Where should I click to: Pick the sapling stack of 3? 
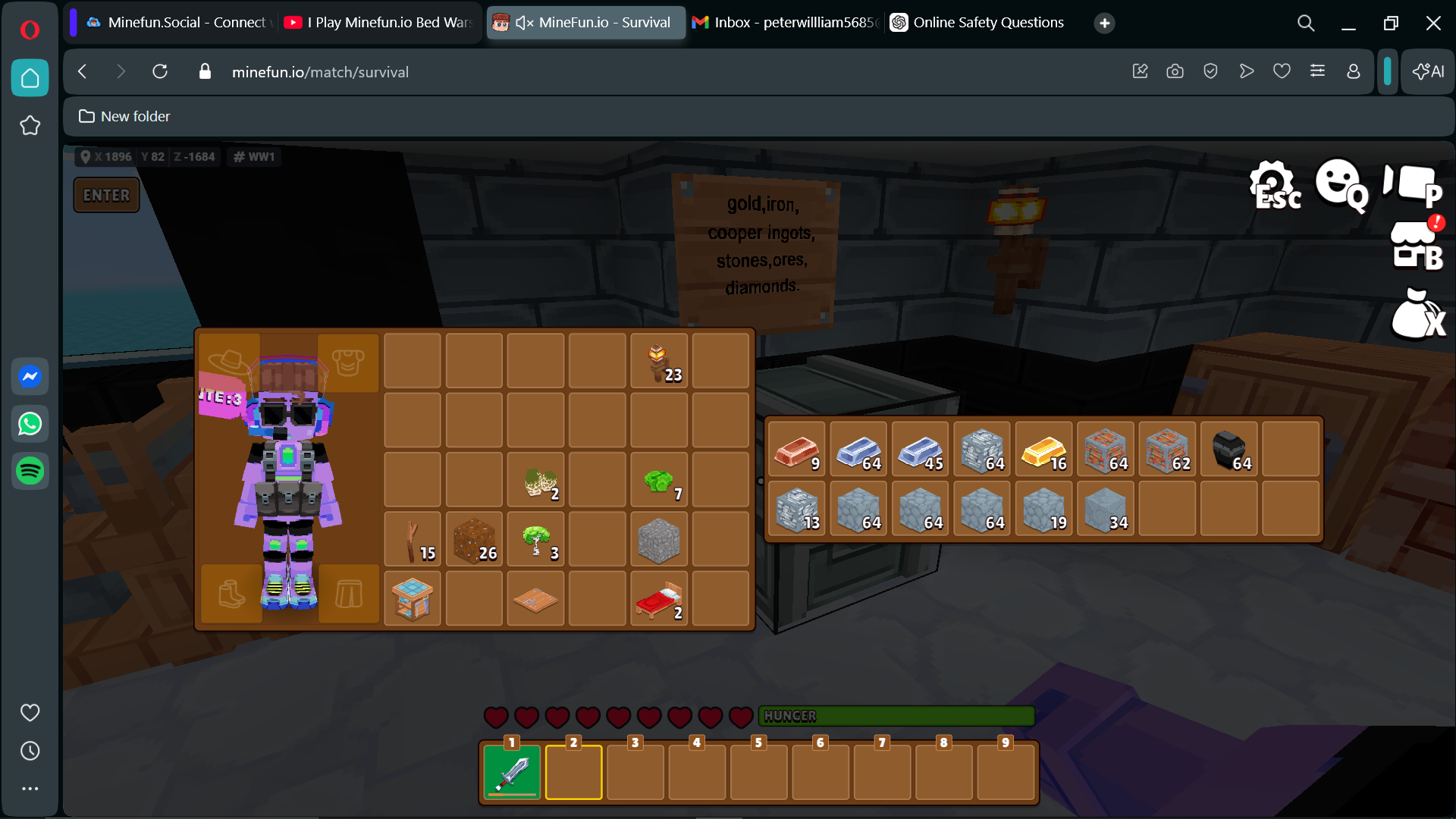[536, 540]
